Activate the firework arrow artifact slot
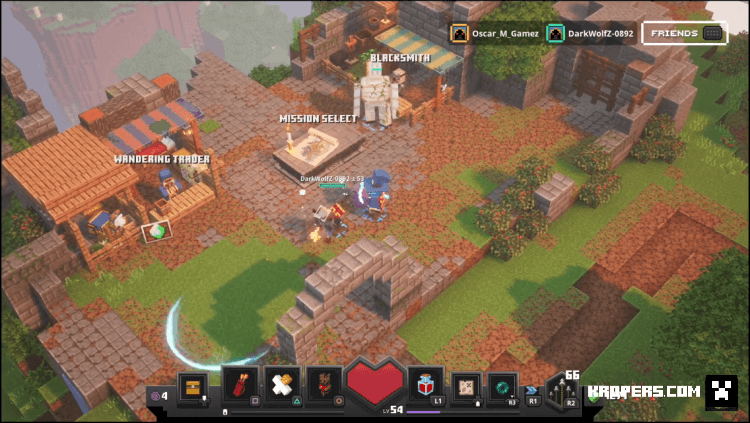 click(239, 385)
